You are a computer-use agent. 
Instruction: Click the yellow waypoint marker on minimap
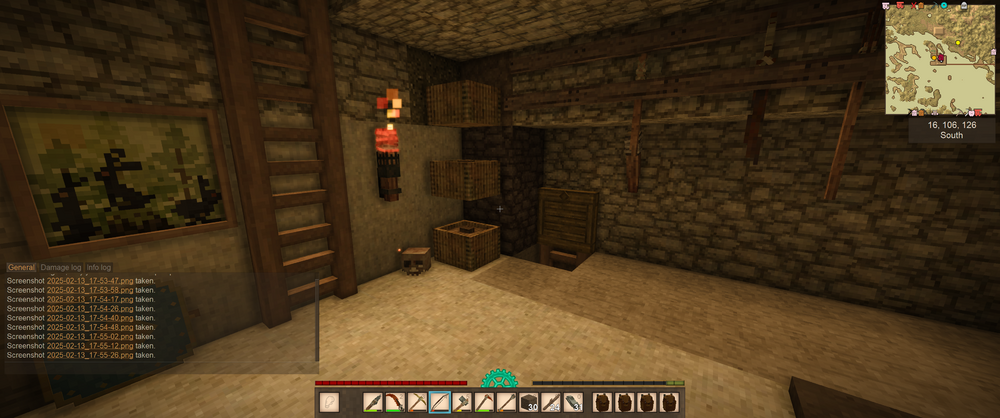tap(959, 43)
